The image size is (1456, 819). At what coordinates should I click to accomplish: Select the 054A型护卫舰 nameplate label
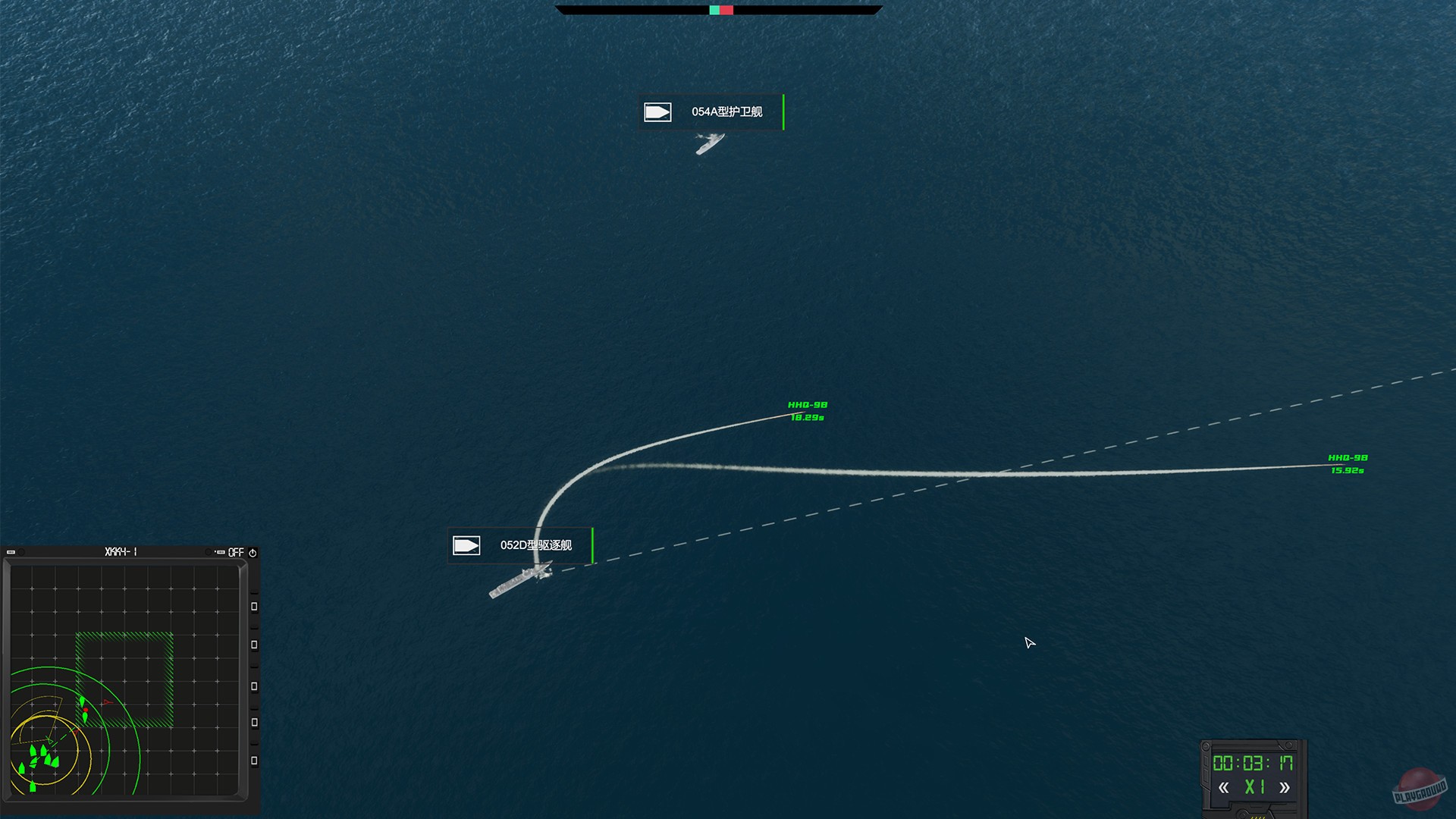726,111
